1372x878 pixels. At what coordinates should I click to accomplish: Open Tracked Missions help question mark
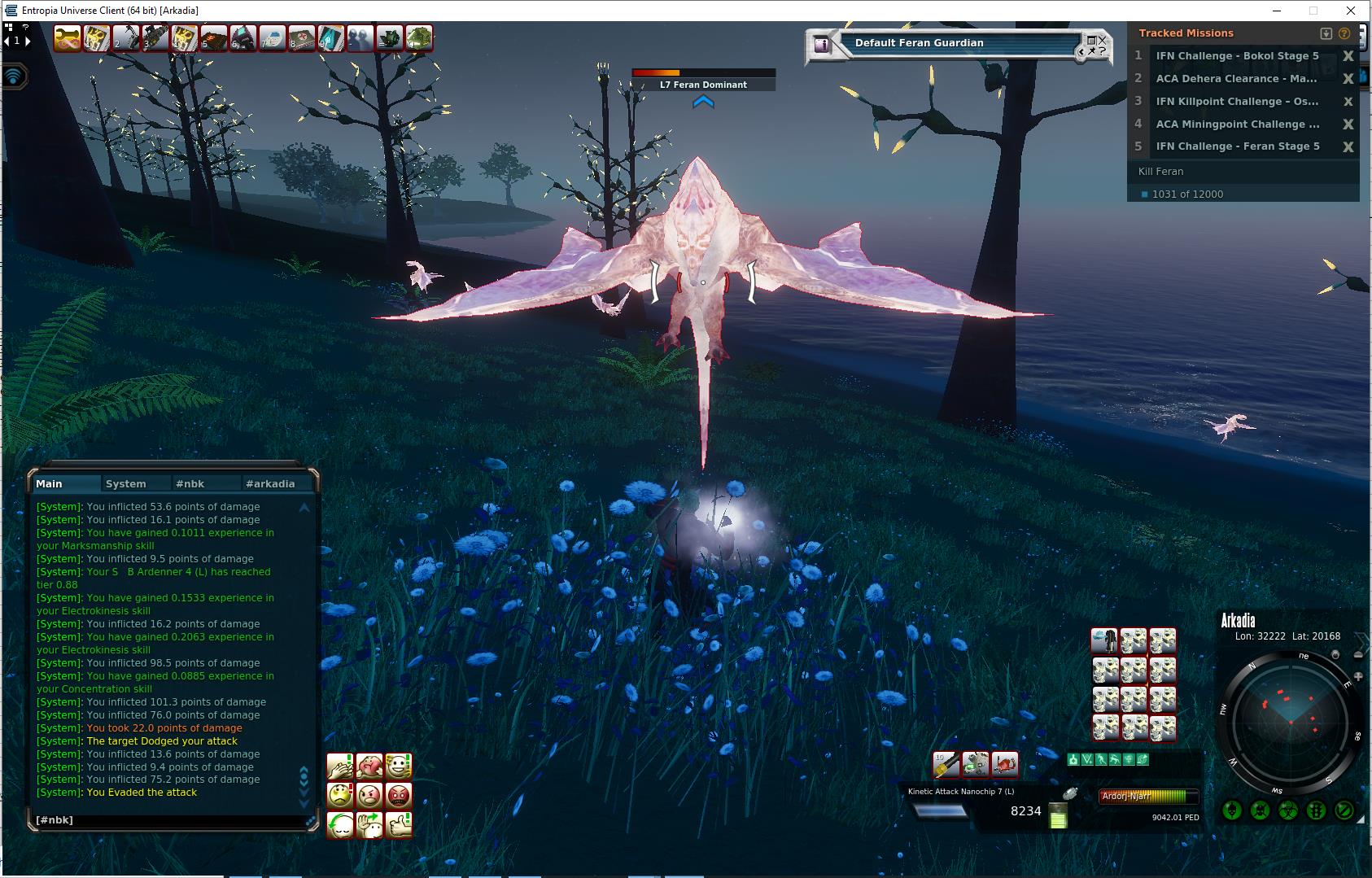pyautogui.click(x=1344, y=33)
